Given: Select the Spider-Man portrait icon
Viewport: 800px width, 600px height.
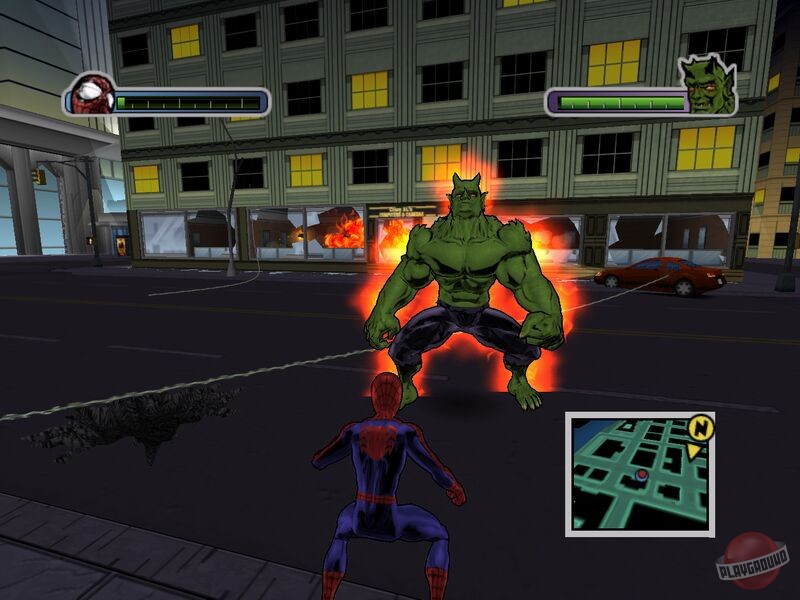Looking at the screenshot, I should click(92, 95).
